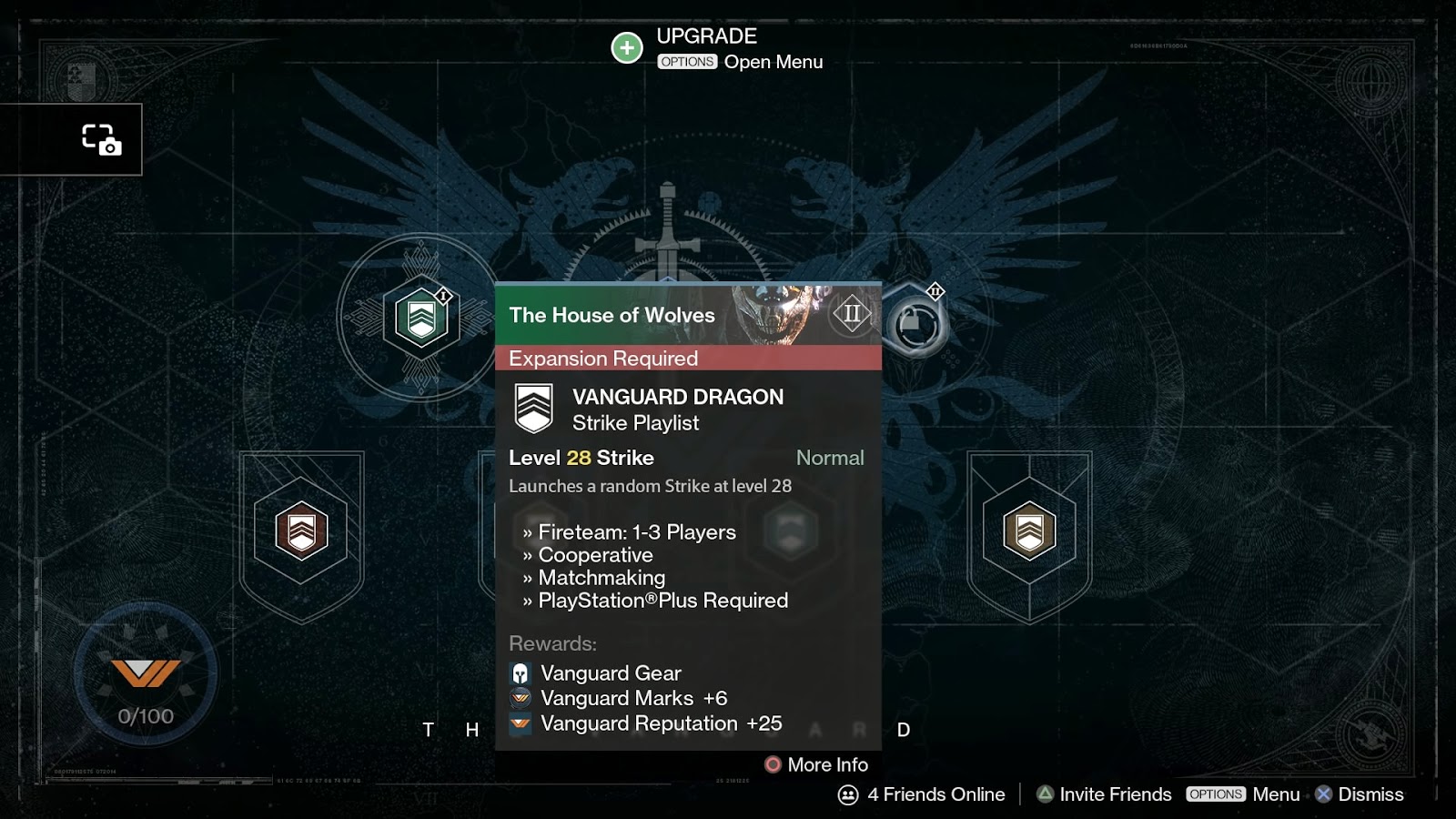Click the House of Wolves banner header
This screenshot has height=819, width=1456.
click(x=637, y=316)
